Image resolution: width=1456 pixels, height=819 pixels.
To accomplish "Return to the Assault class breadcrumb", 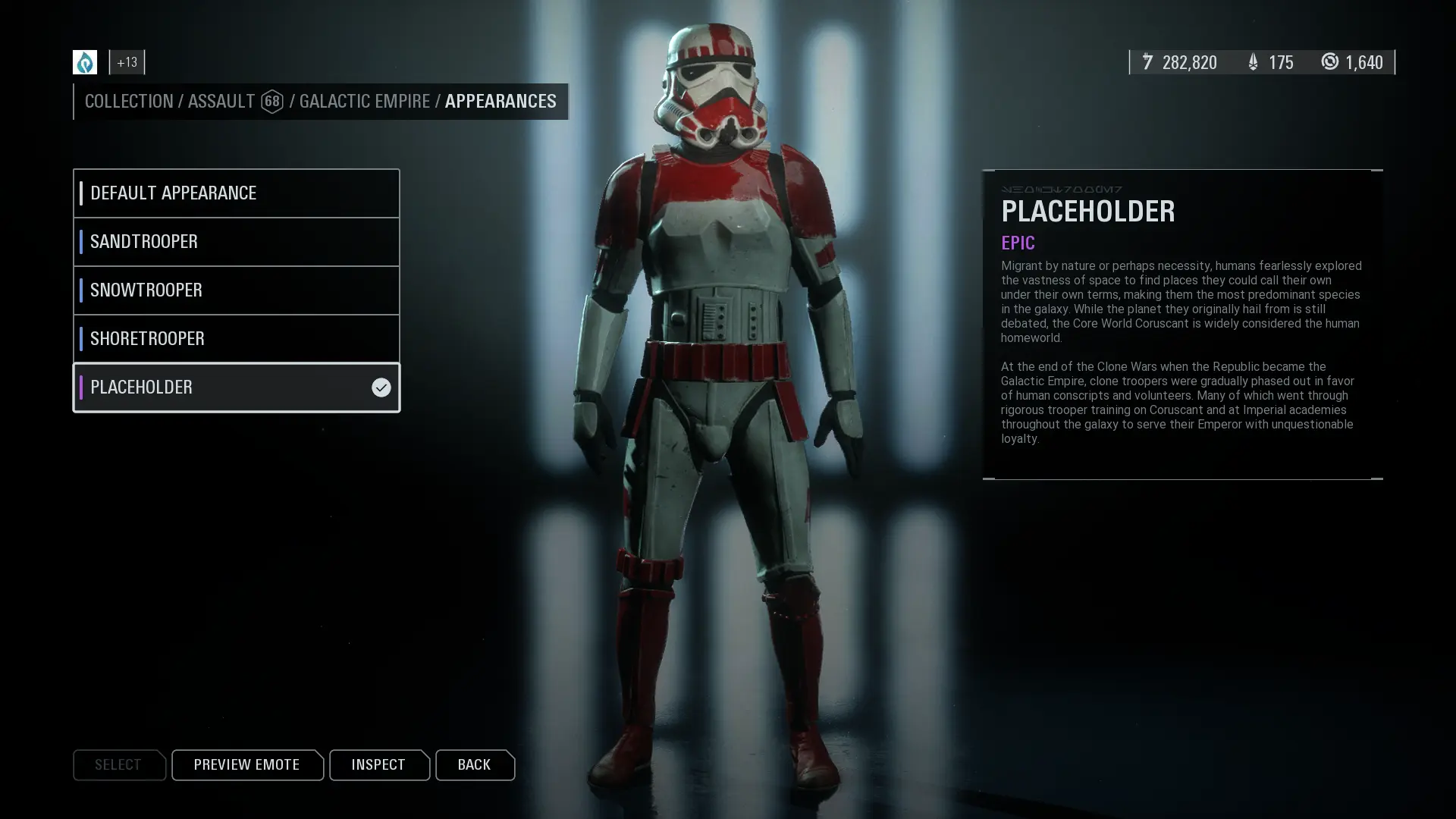I will [221, 102].
